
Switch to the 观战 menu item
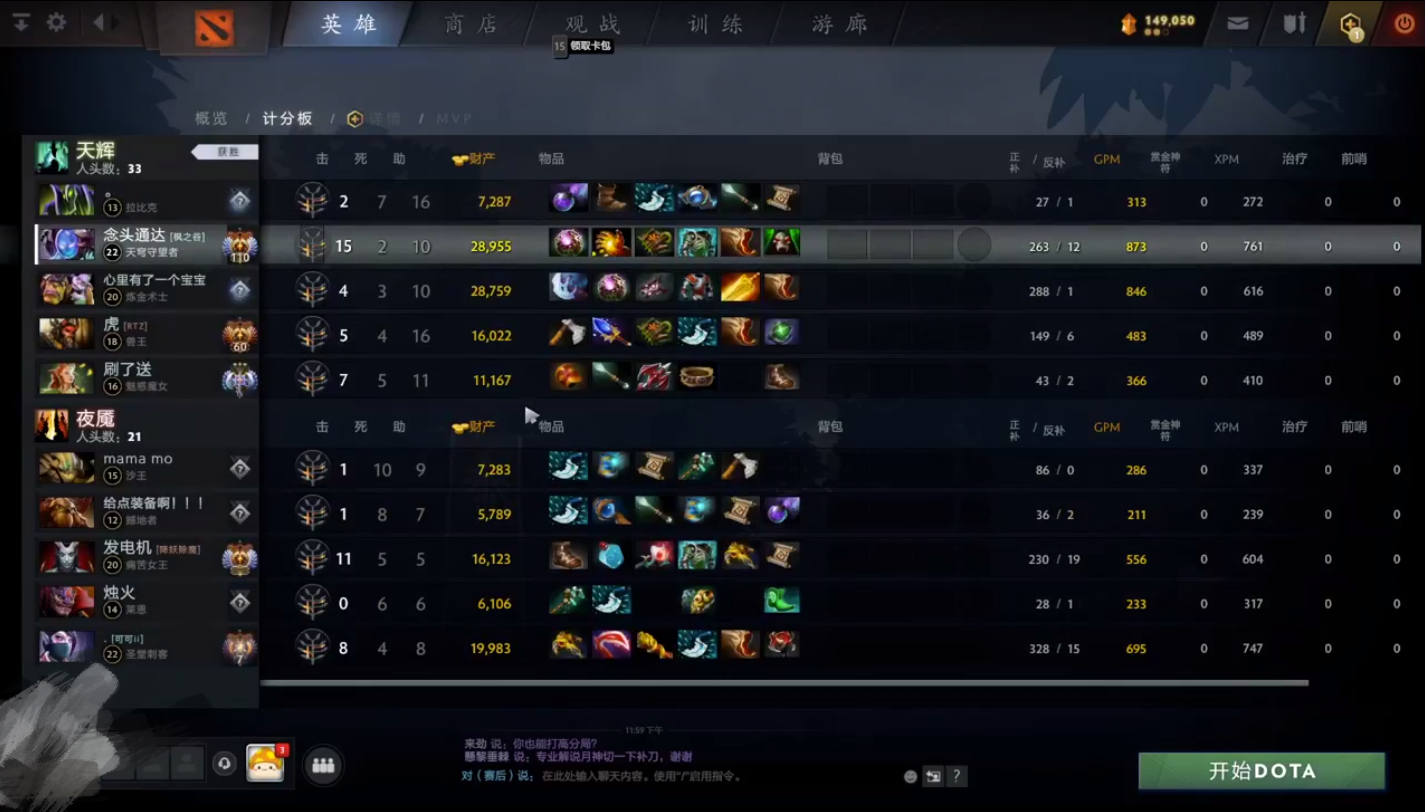pyautogui.click(x=593, y=25)
